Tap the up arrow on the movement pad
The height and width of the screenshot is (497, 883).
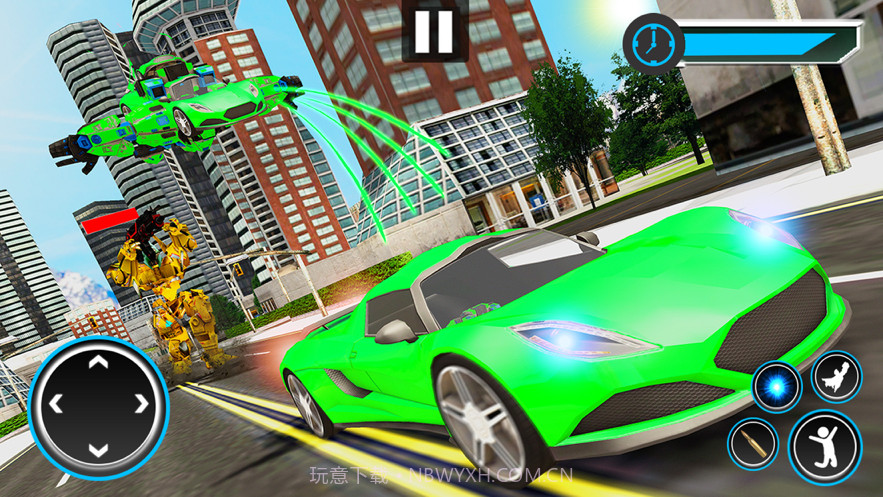coord(98,361)
